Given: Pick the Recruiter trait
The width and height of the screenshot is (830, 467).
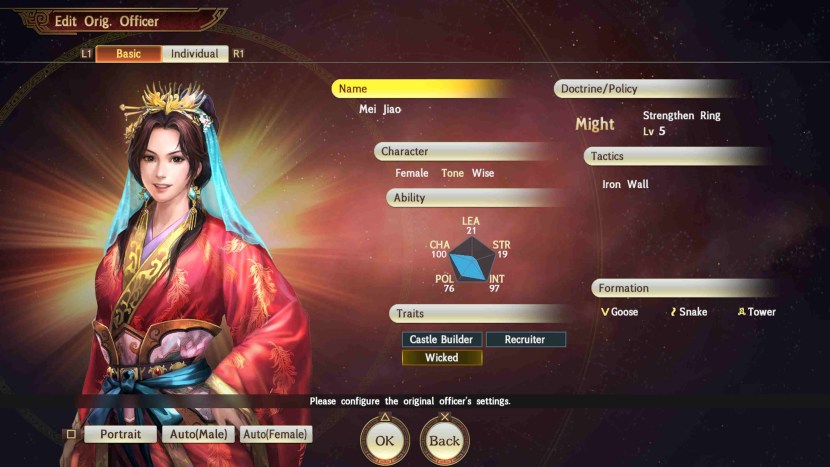Looking at the screenshot, I should tap(525, 340).
